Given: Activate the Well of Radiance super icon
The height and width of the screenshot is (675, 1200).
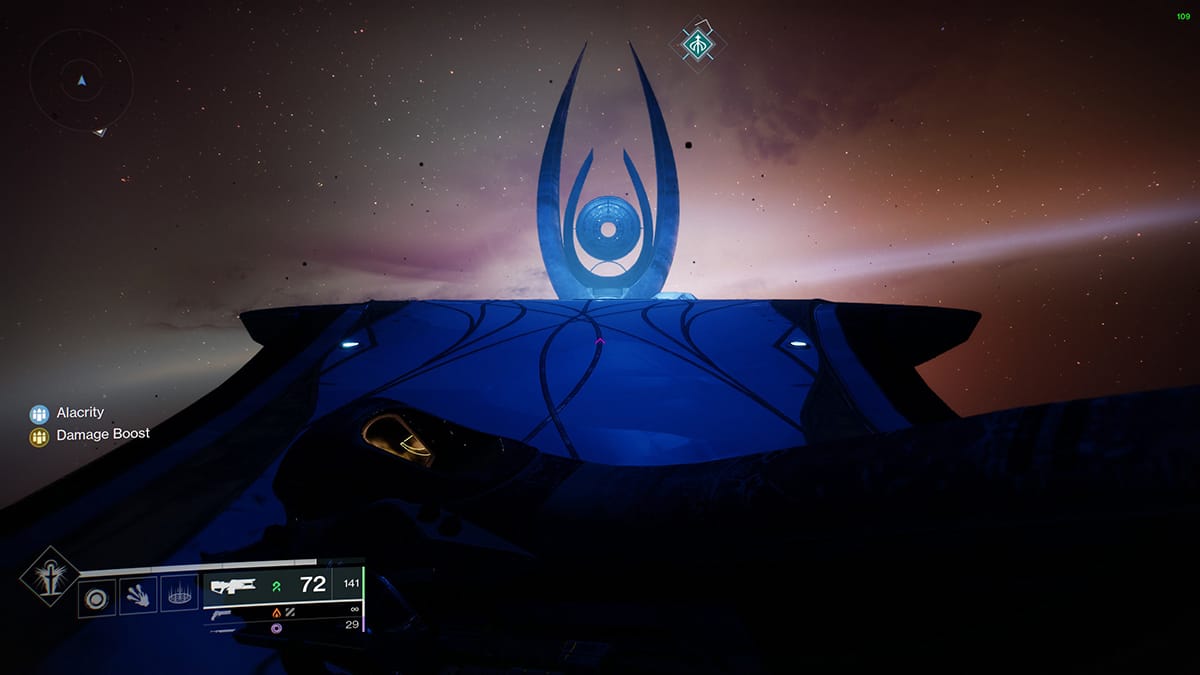Looking at the screenshot, I should click(49, 577).
